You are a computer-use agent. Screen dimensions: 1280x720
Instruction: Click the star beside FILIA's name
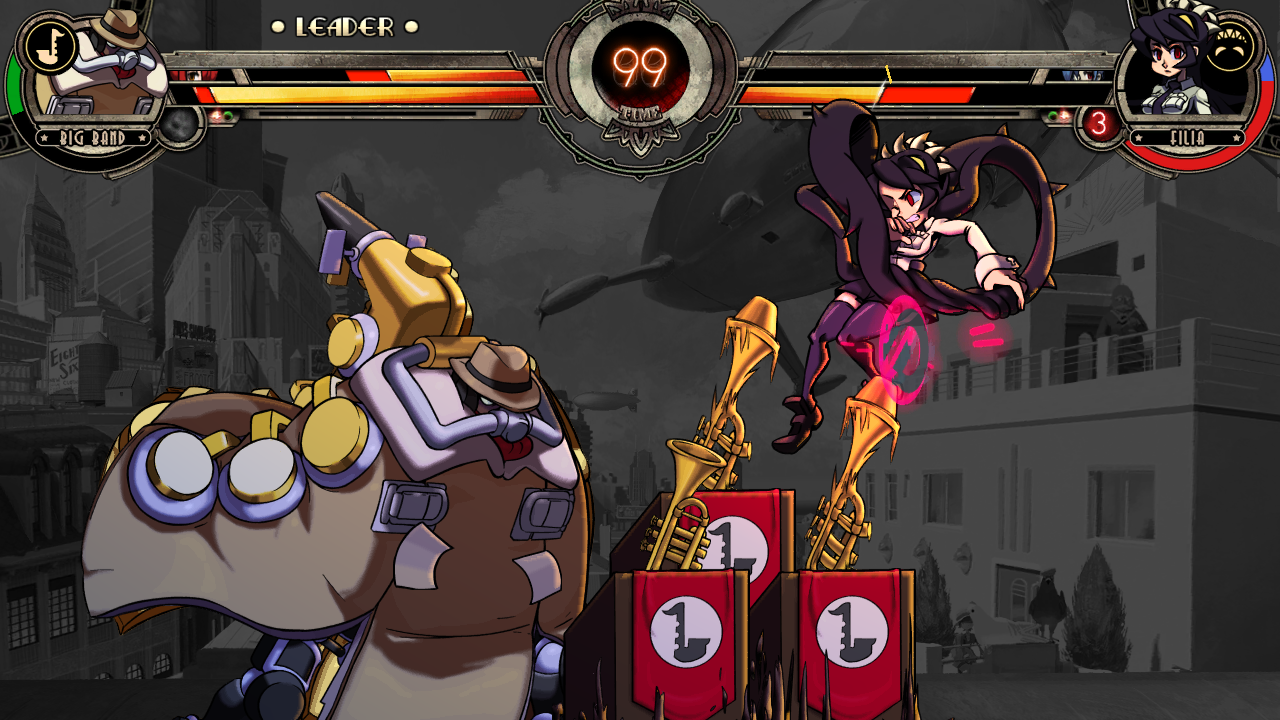tap(1139, 138)
